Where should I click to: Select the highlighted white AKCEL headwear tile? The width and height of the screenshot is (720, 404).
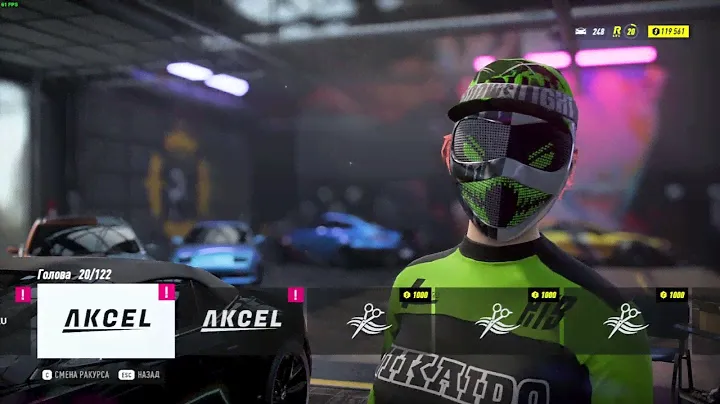pos(106,320)
